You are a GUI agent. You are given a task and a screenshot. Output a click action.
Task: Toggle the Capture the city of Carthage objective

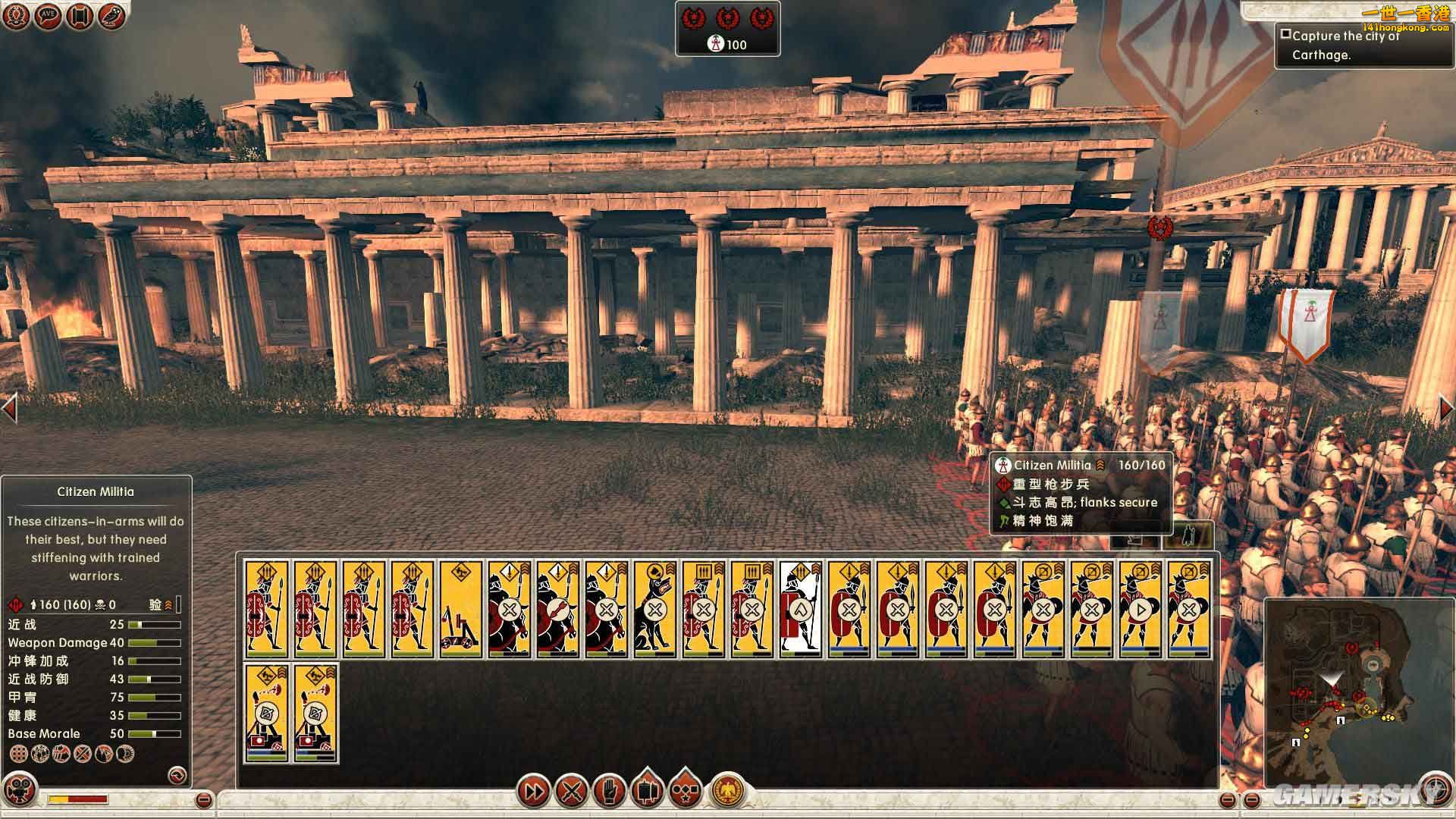tap(1285, 34)
